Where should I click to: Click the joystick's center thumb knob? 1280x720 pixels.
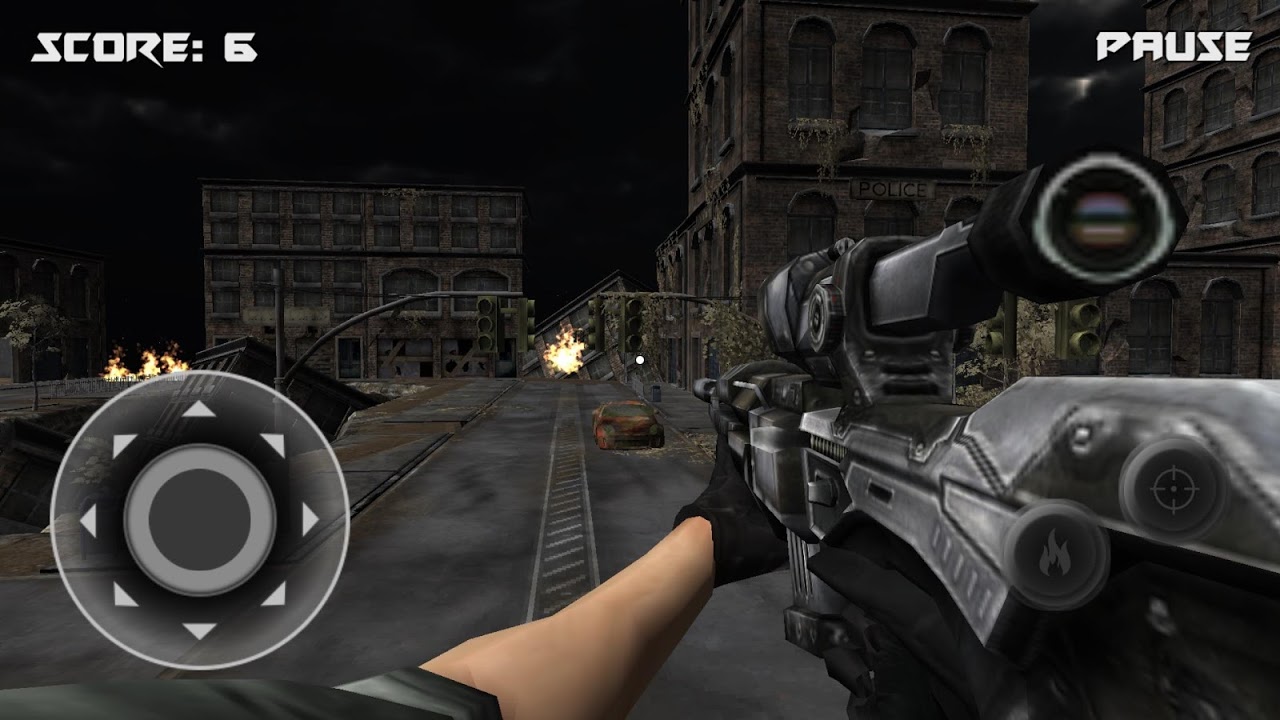(199, 520)
